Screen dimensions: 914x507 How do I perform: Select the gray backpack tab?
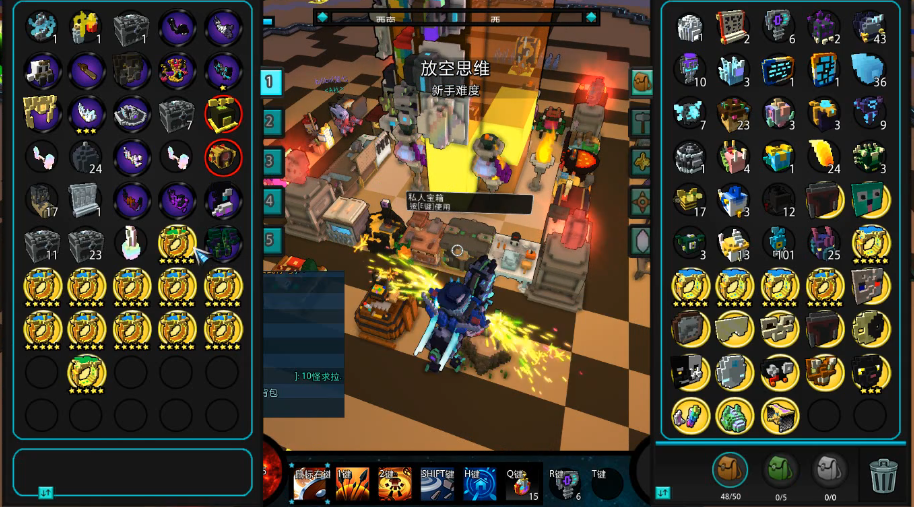click(x=829, y=469)
